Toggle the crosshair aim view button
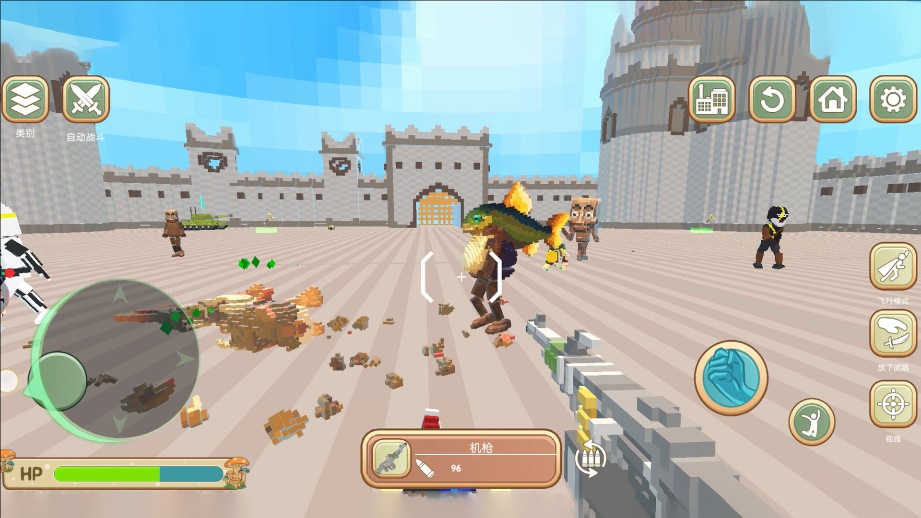 pos(892,404)
